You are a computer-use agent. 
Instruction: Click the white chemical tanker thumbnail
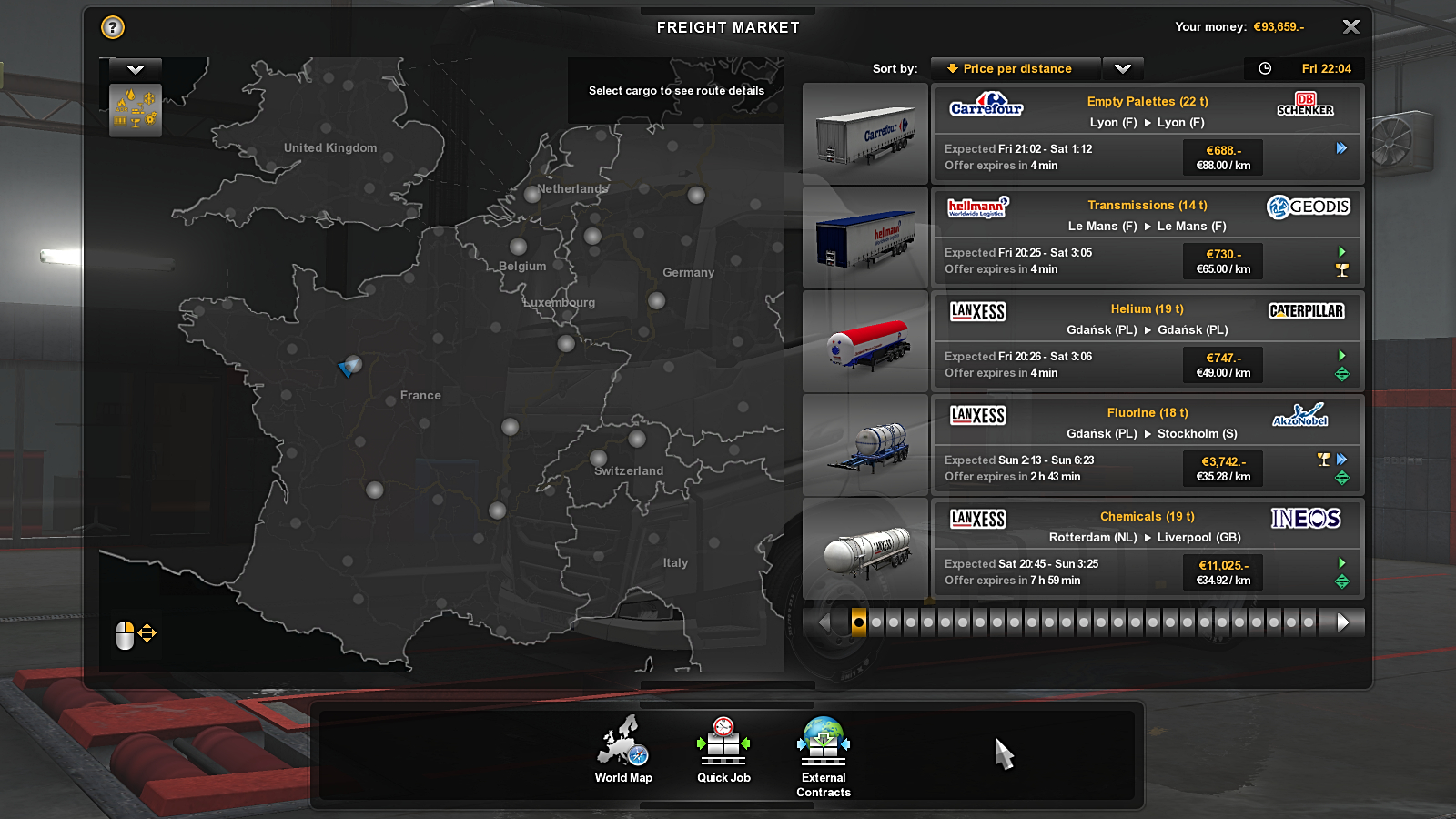click(865, 549)
